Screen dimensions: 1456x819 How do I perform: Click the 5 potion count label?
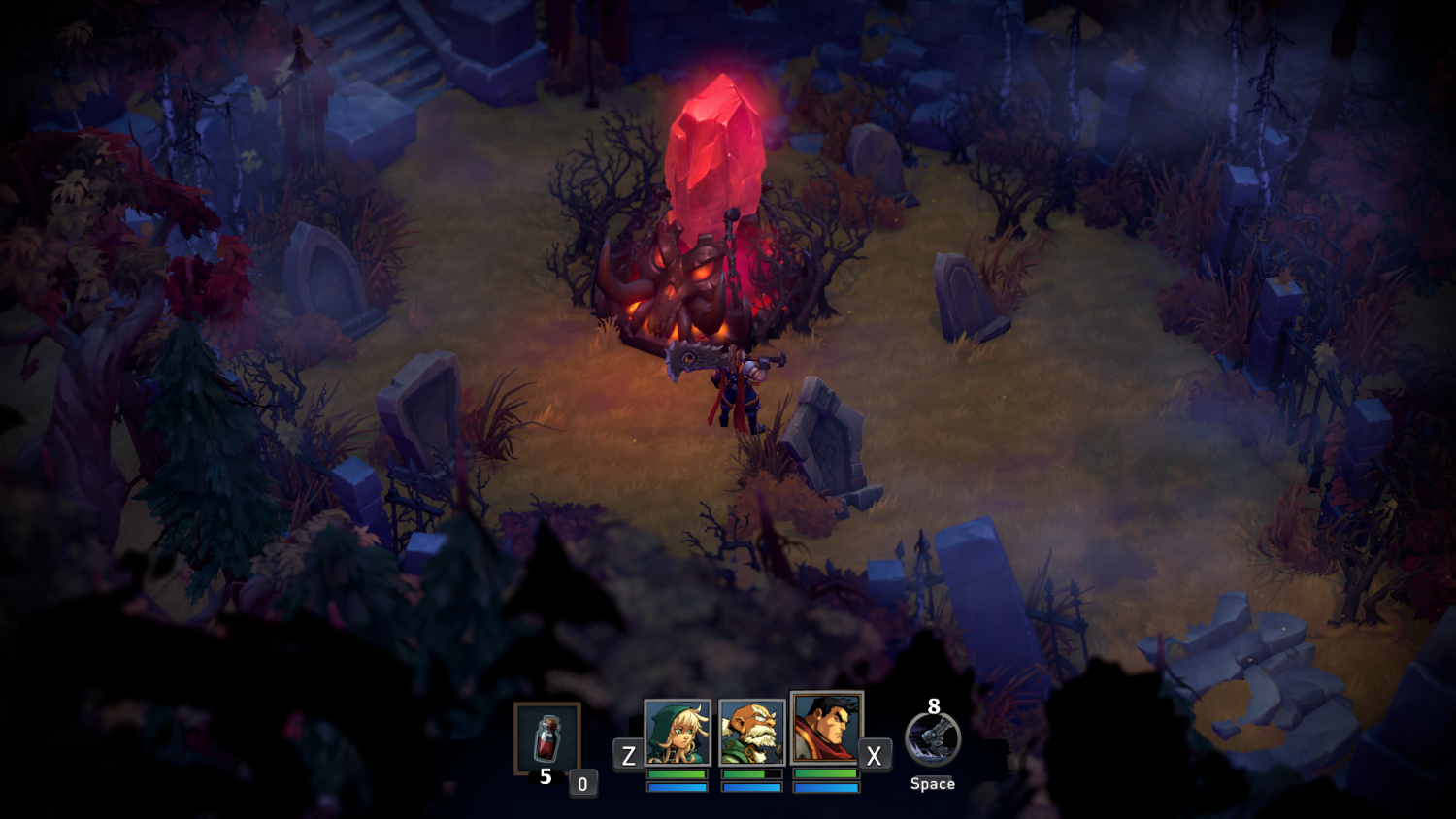point(546,776)
